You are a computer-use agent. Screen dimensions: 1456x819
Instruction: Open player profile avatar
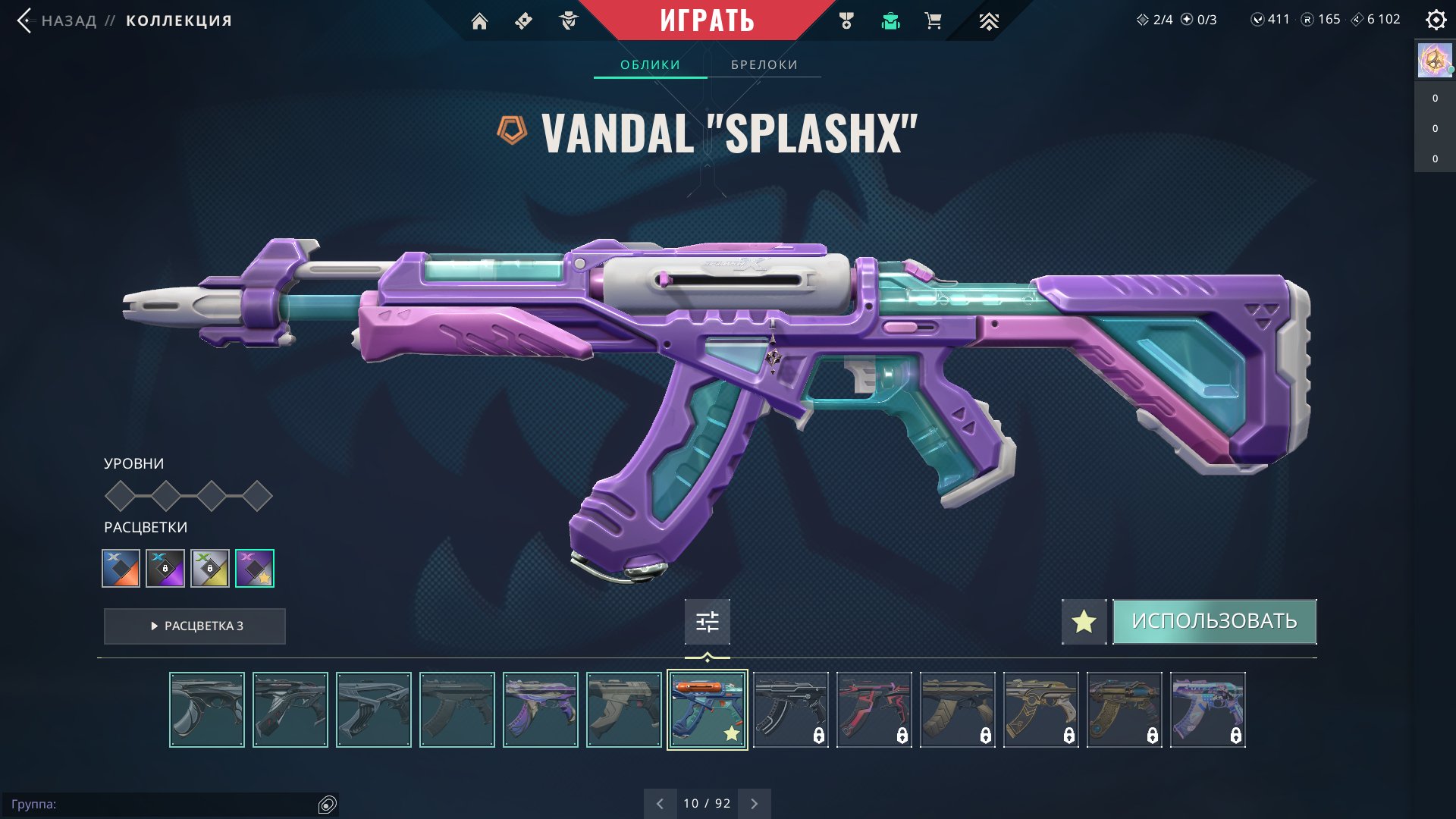(1434, 61)
